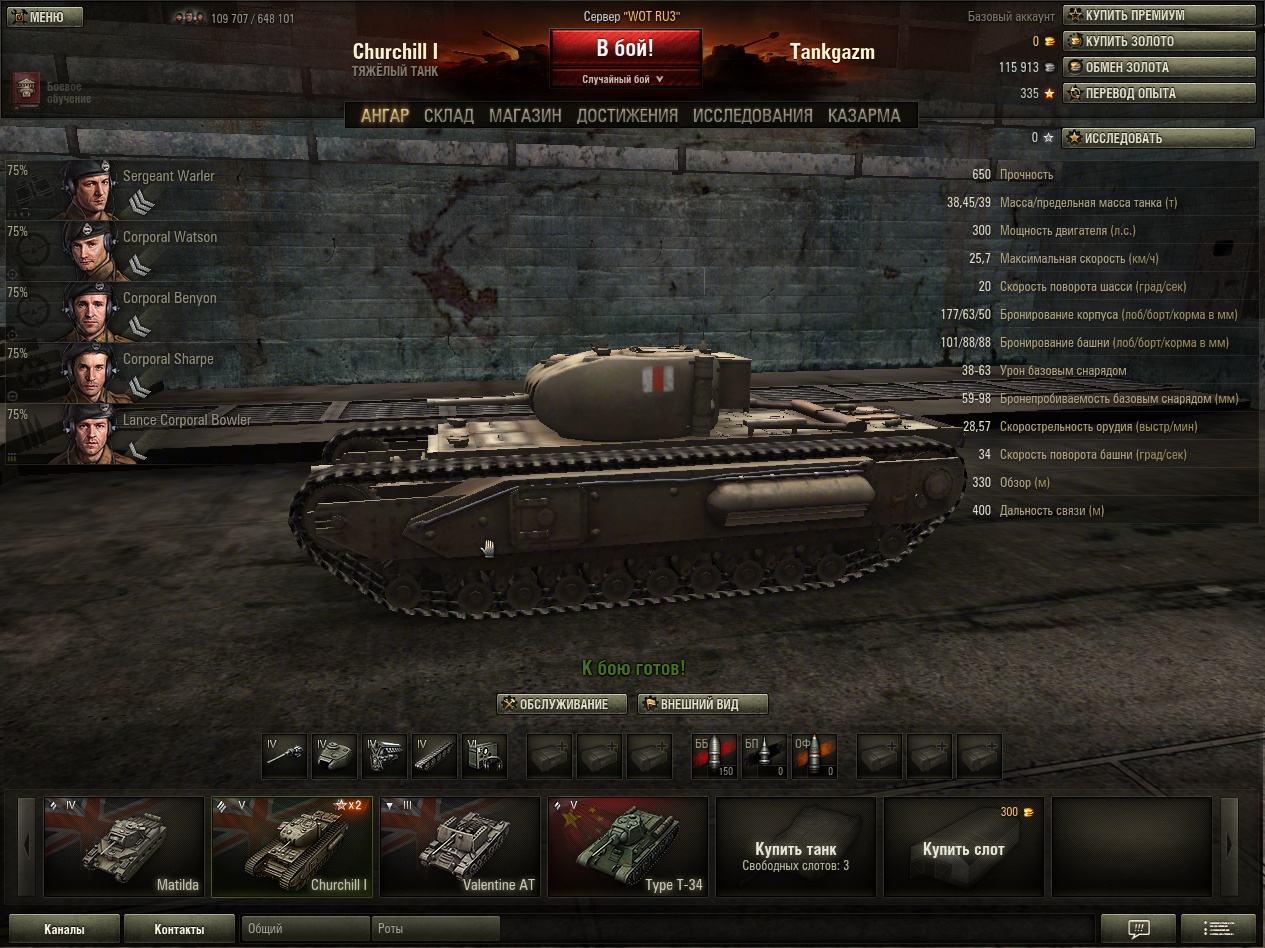Open ОБСЛУЖИВАНИЕ service window
This screenshot has height=948, width=1265.
tap(562, 704)
